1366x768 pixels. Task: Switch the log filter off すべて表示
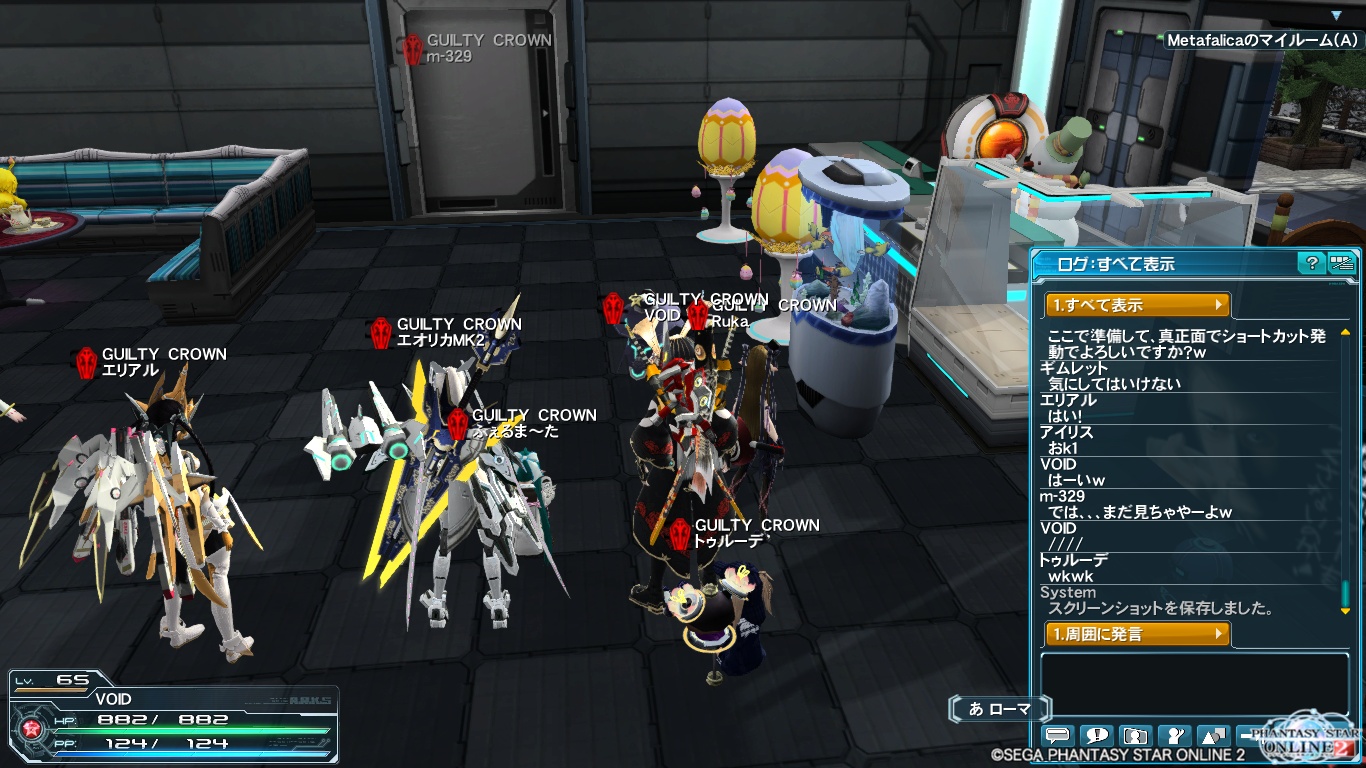[1136, 305]
